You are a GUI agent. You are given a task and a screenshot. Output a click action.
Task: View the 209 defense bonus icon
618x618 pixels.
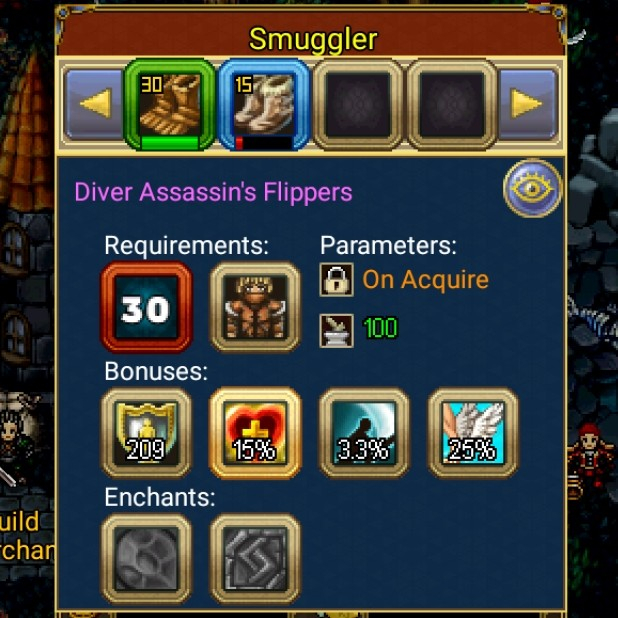pyautogui.click(x=146, y=432)
